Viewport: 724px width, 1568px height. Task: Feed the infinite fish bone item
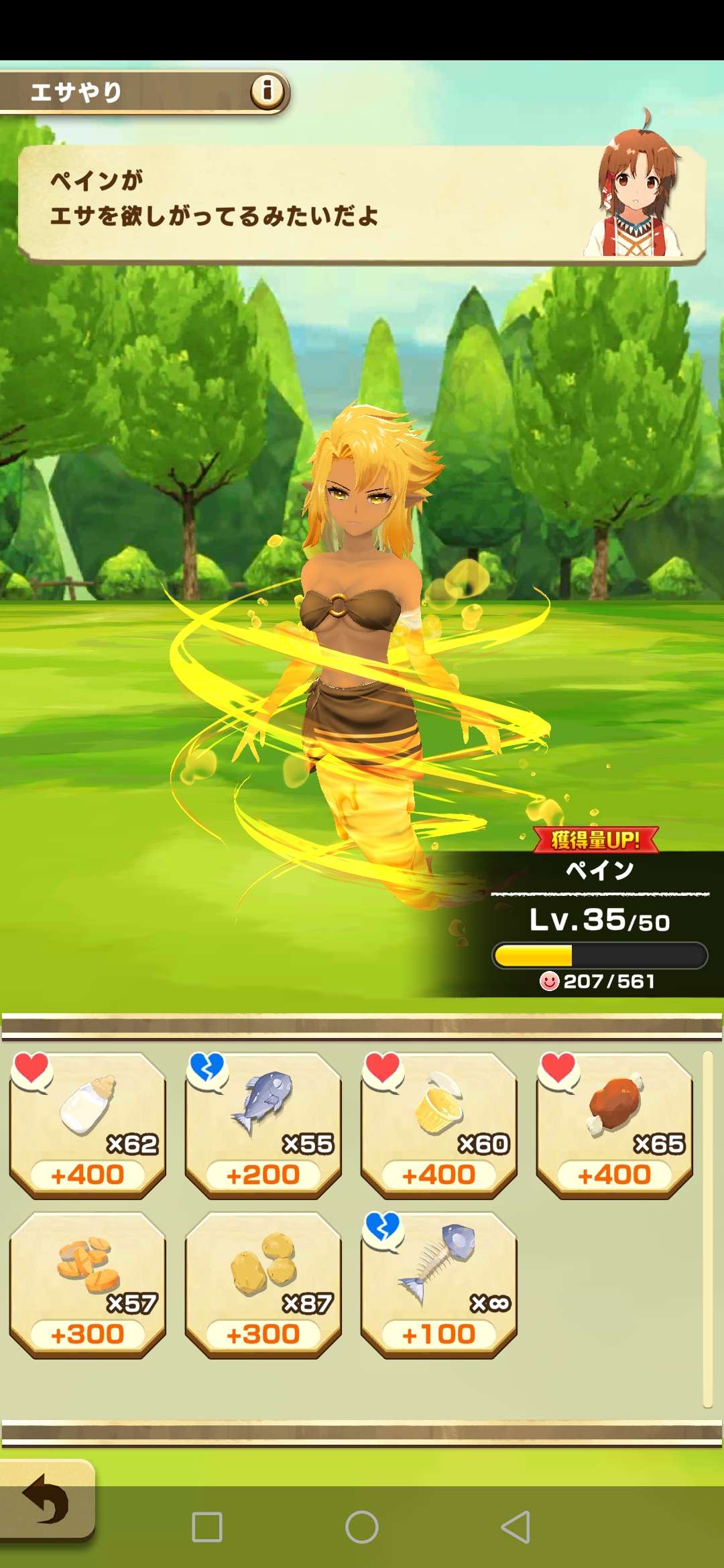[438, 1284]
